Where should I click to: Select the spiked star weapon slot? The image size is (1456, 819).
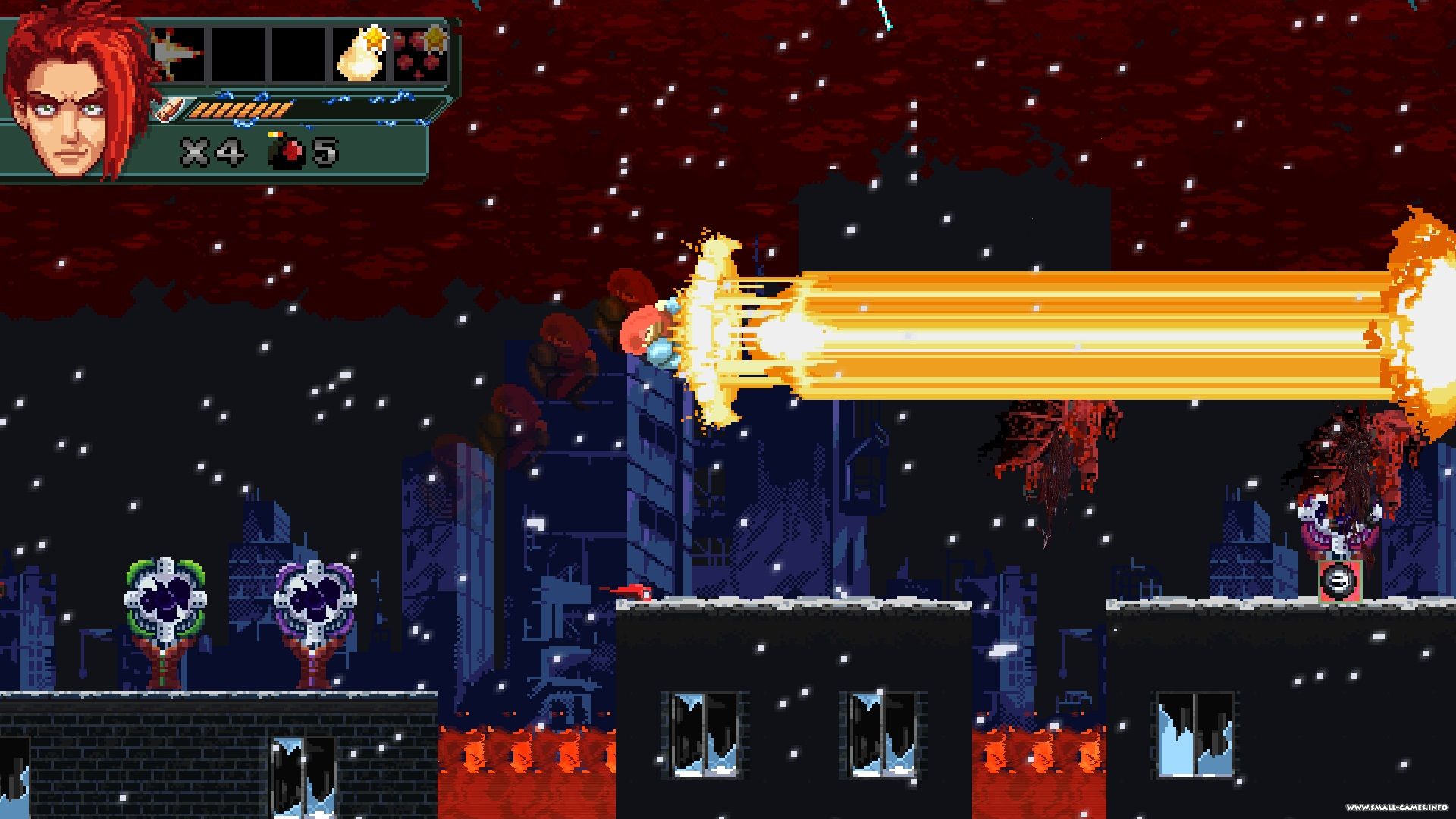(179, 55)
